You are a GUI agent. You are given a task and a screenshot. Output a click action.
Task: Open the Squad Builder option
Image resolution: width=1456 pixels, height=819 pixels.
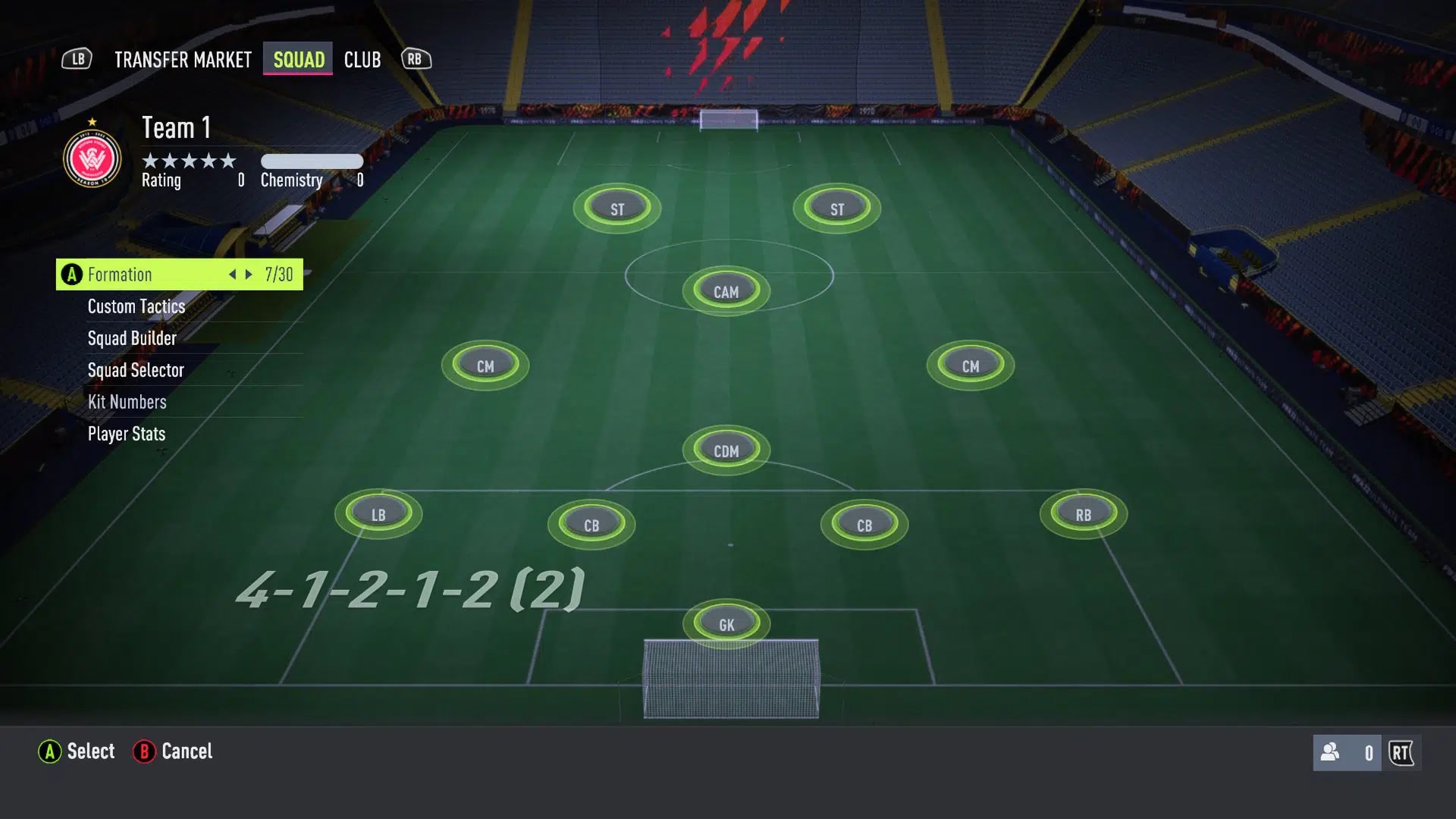click(x=131, y=338)
